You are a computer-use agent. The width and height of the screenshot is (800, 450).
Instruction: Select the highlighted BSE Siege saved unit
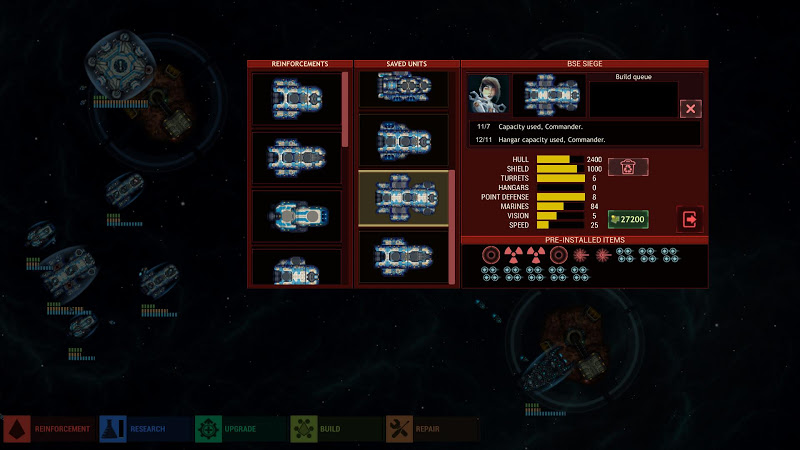[404, 198]
